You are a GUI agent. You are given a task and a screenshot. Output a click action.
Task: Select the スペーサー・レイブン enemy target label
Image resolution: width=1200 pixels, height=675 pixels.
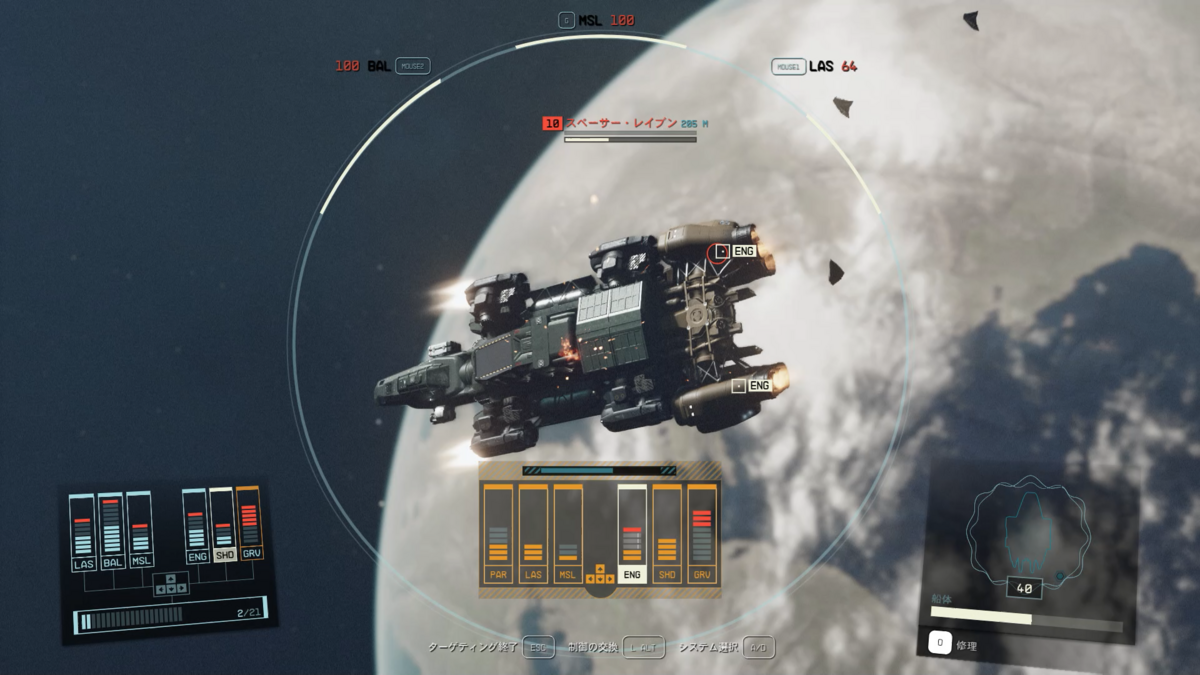[x=620, y=124]
